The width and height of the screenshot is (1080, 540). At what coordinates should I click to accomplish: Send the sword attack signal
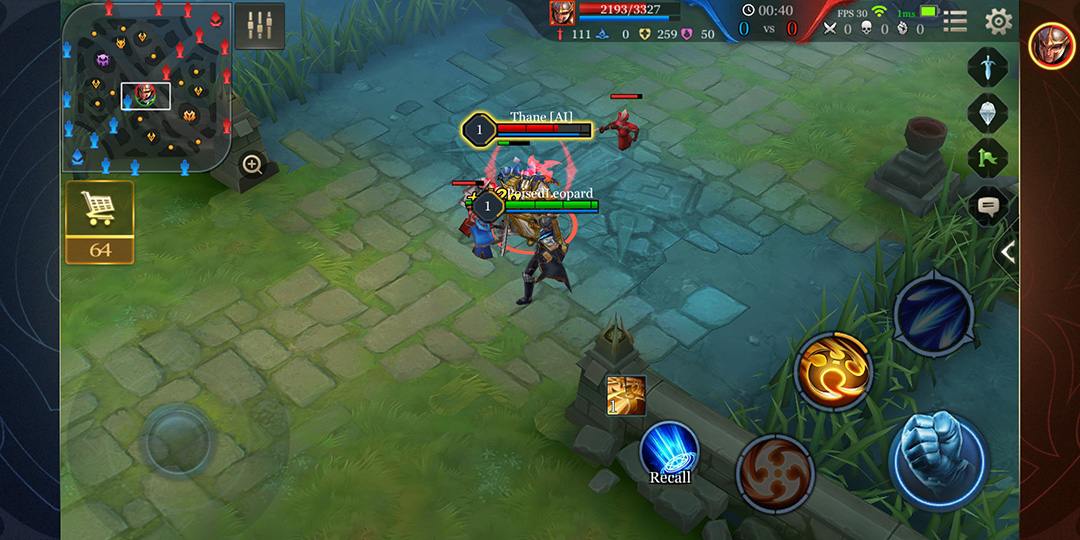click(987, 67)
